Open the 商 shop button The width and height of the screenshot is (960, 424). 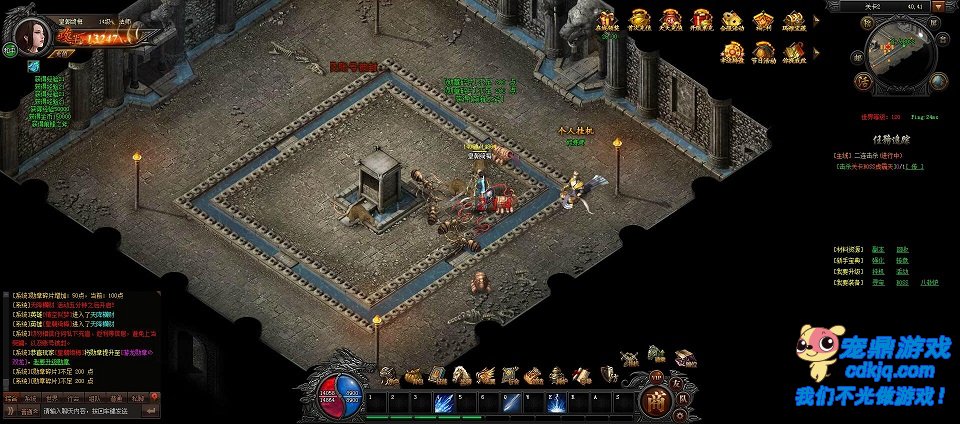pos(655,400)
